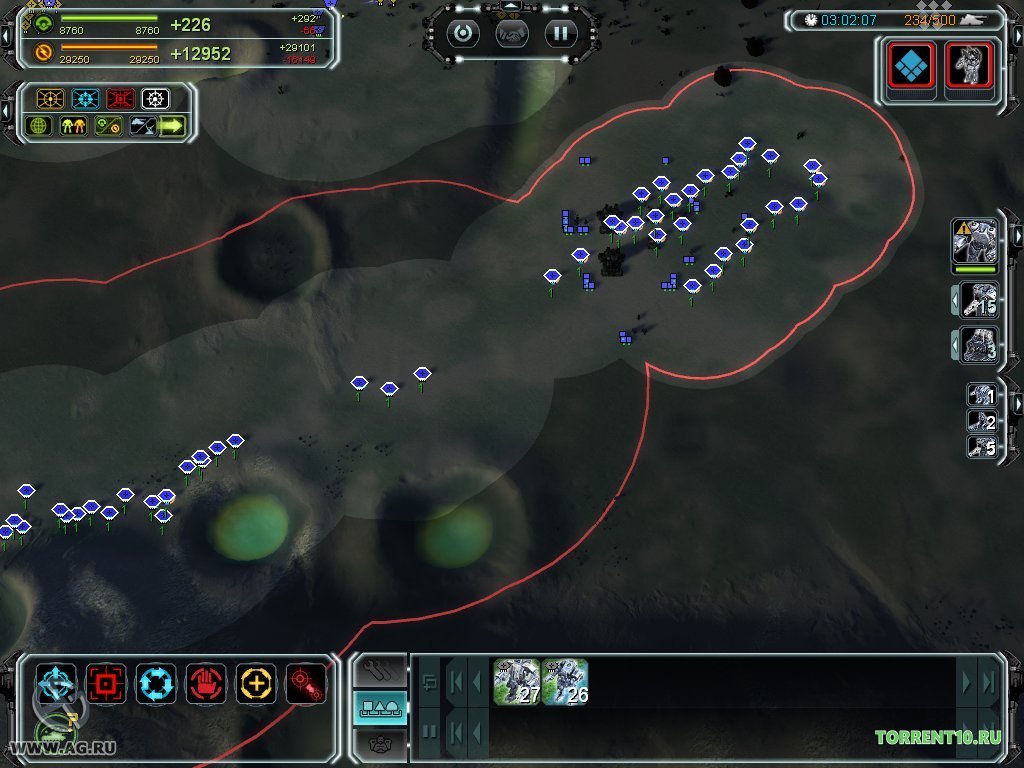Select the unit type with count 27
Screen dimensions: 1024x768
517,682
